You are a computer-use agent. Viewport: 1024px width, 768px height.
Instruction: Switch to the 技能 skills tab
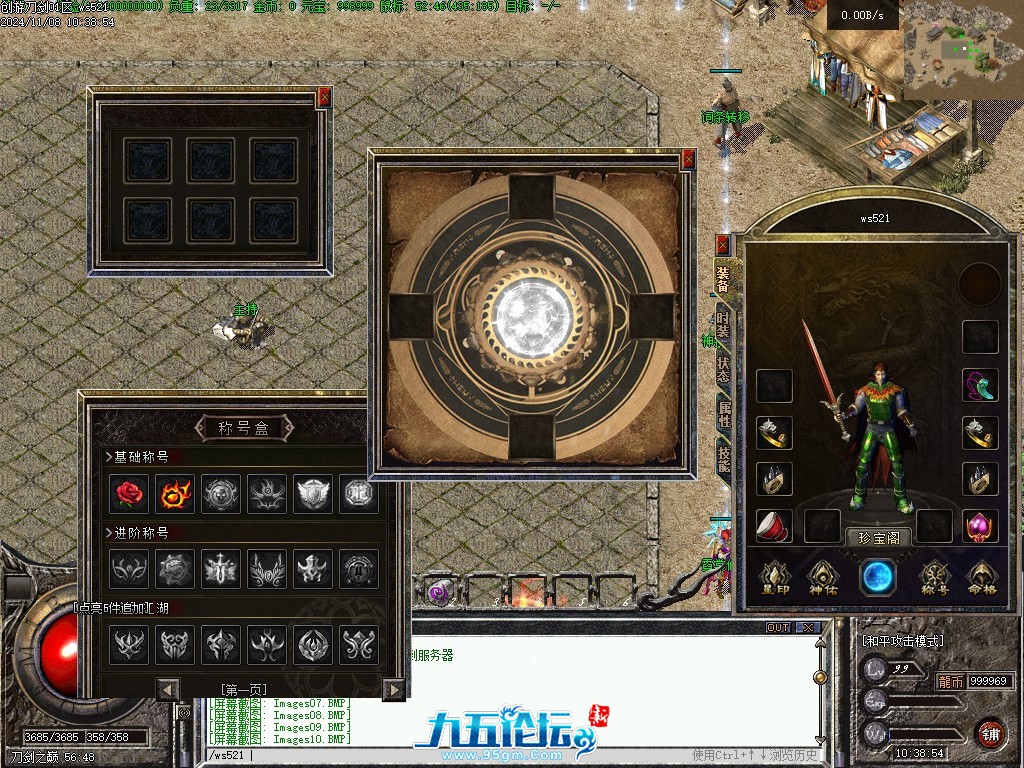(723, 459)
